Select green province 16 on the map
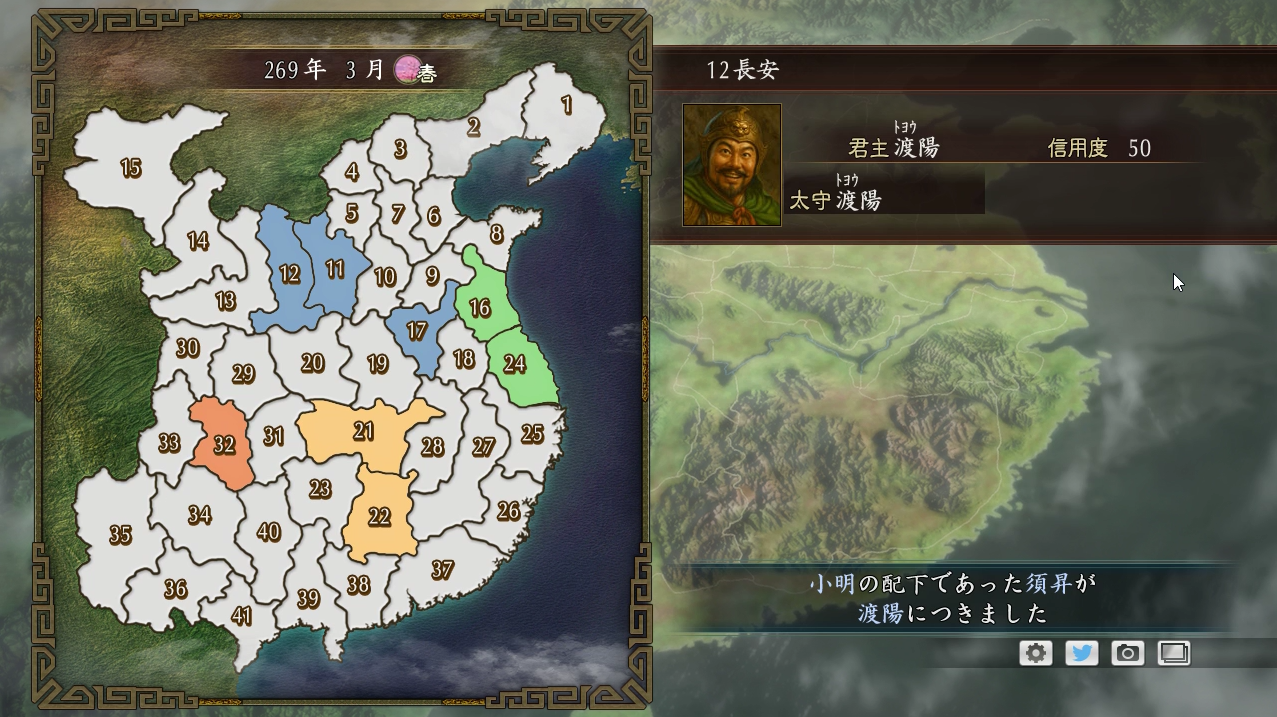Screen dimensions: 1277x717 point(480,307)
